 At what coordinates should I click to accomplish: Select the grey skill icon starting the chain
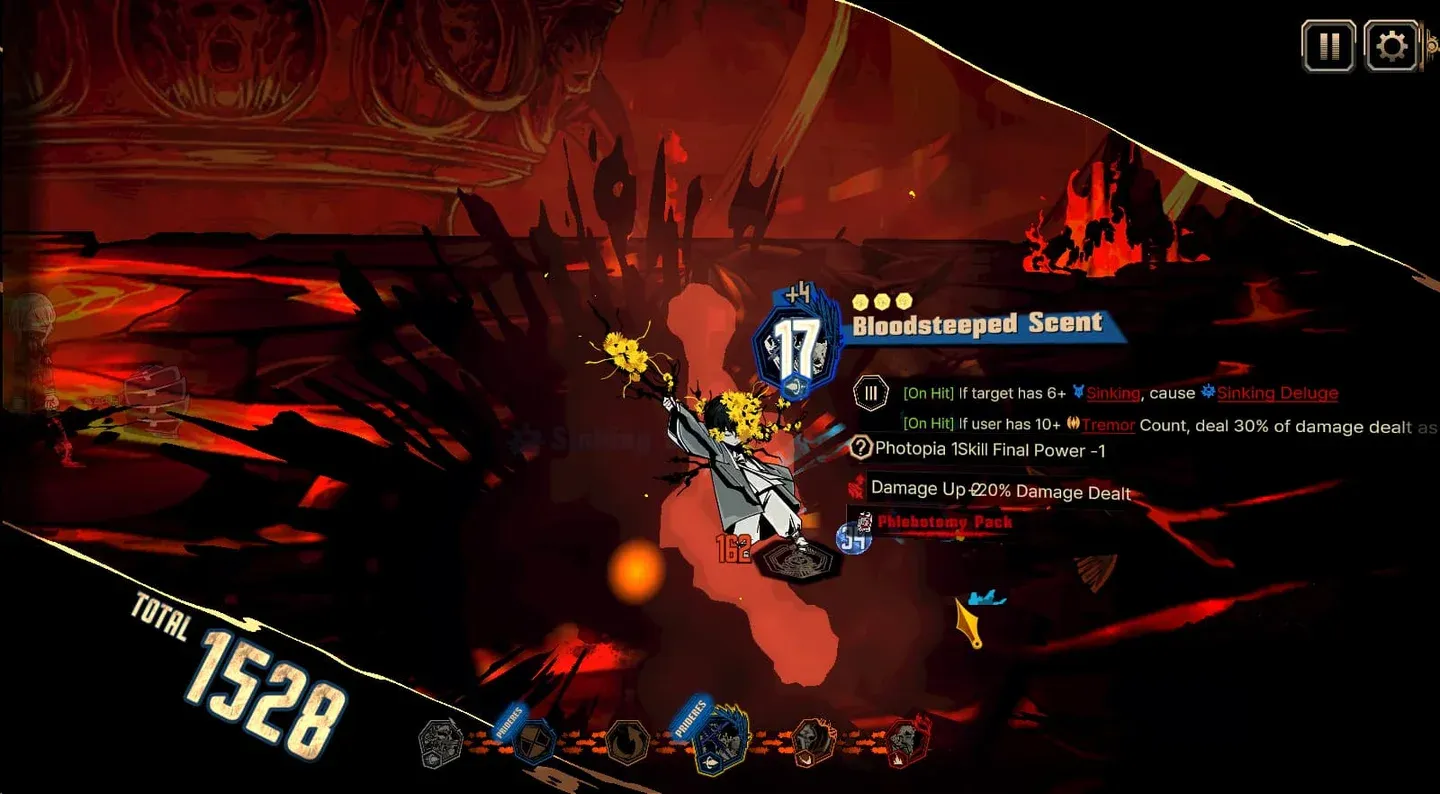pyautogui.click(x=440, y=744)
